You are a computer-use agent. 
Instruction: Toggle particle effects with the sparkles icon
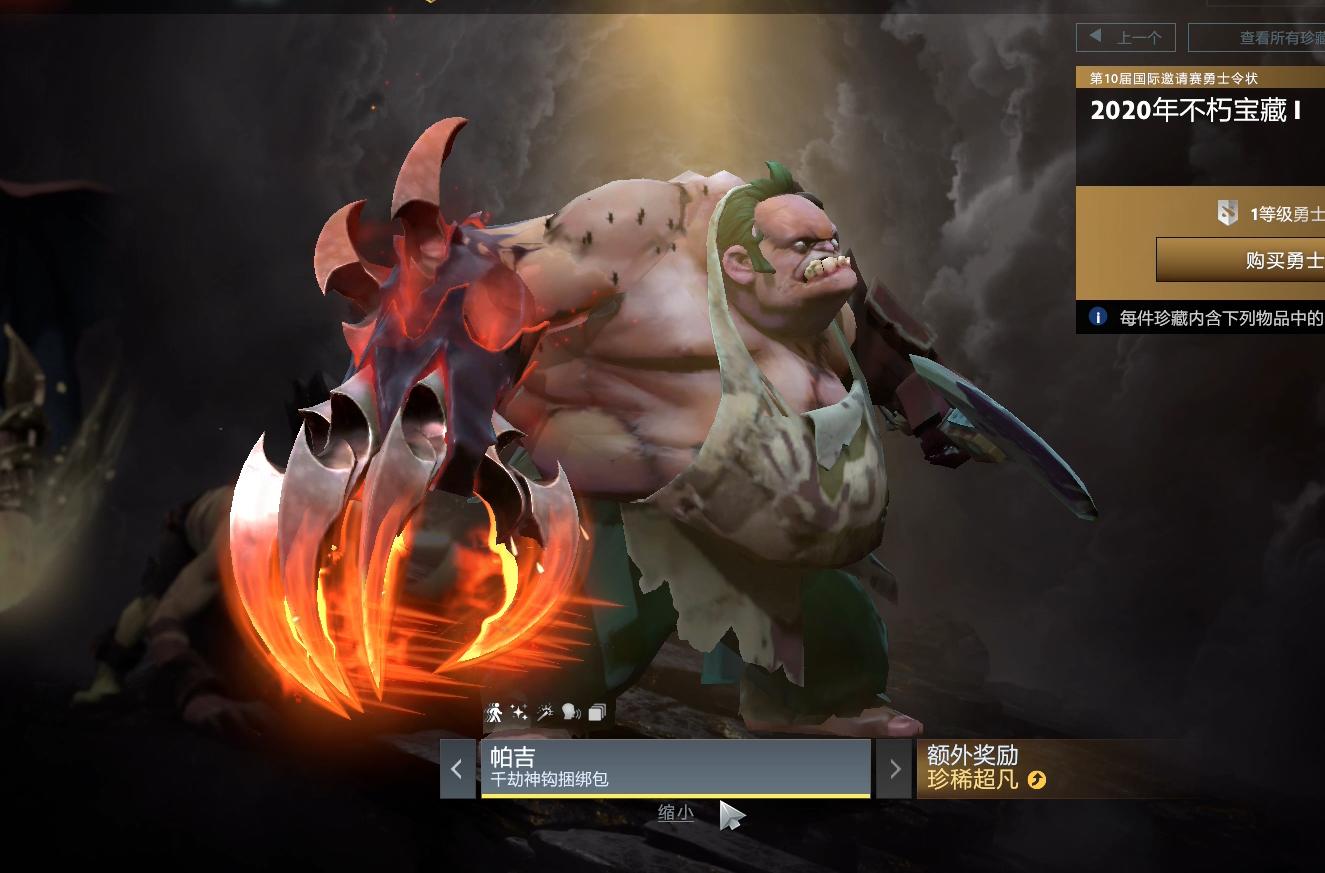click(x=518, y=712)
